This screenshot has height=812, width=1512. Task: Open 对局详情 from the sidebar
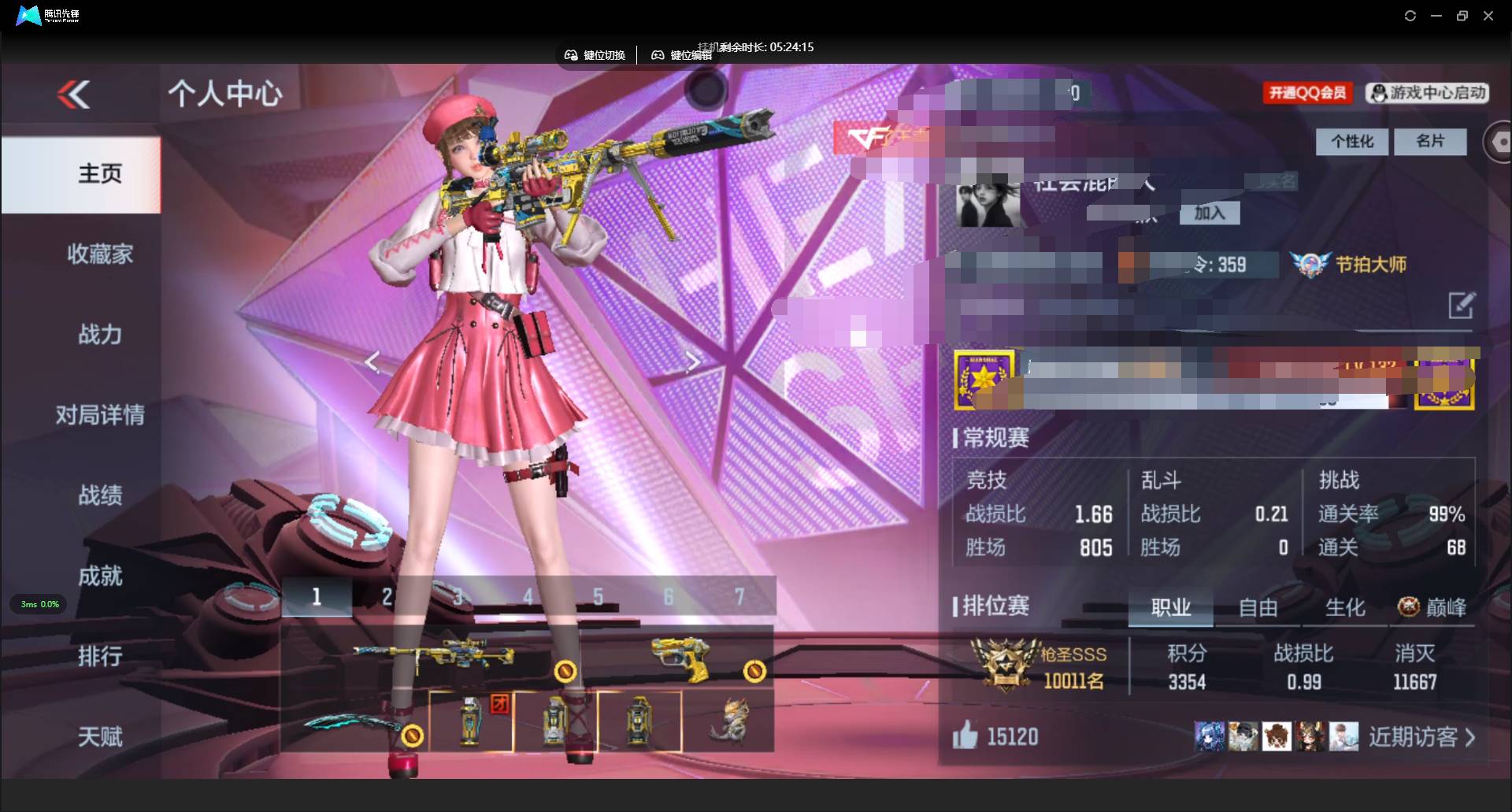click(99, 415)
